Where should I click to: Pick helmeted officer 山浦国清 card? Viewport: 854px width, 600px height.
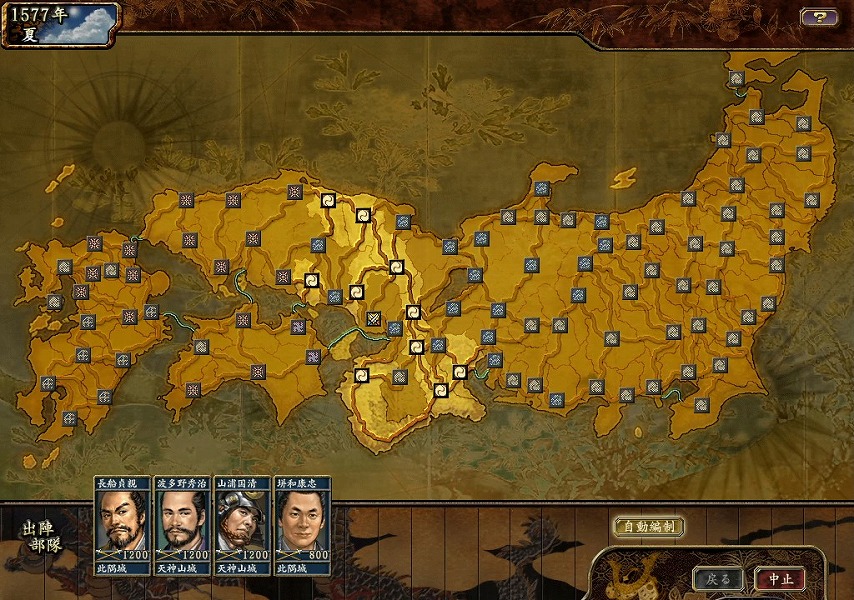242,525
